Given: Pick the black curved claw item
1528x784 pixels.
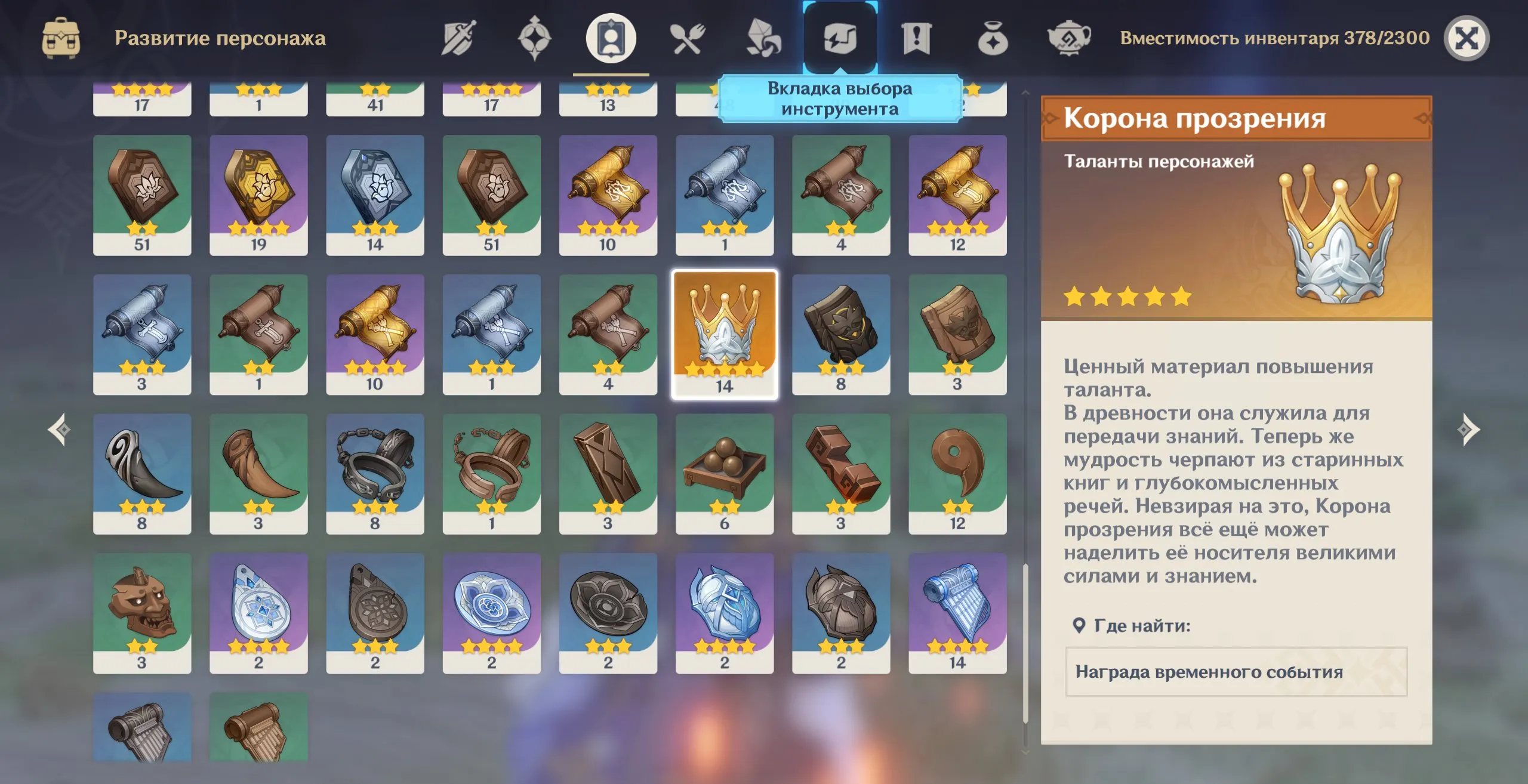Looking at the screenshot, I should (x=142, y=474).
